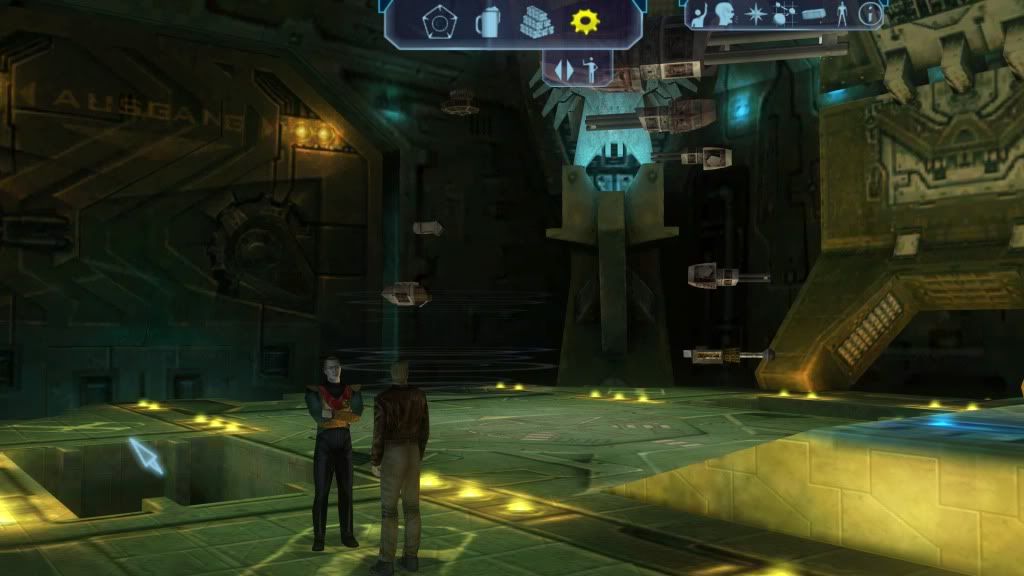1024x576 pixels.
Task: Open the standing figure character icon
Action: (842, 15)
